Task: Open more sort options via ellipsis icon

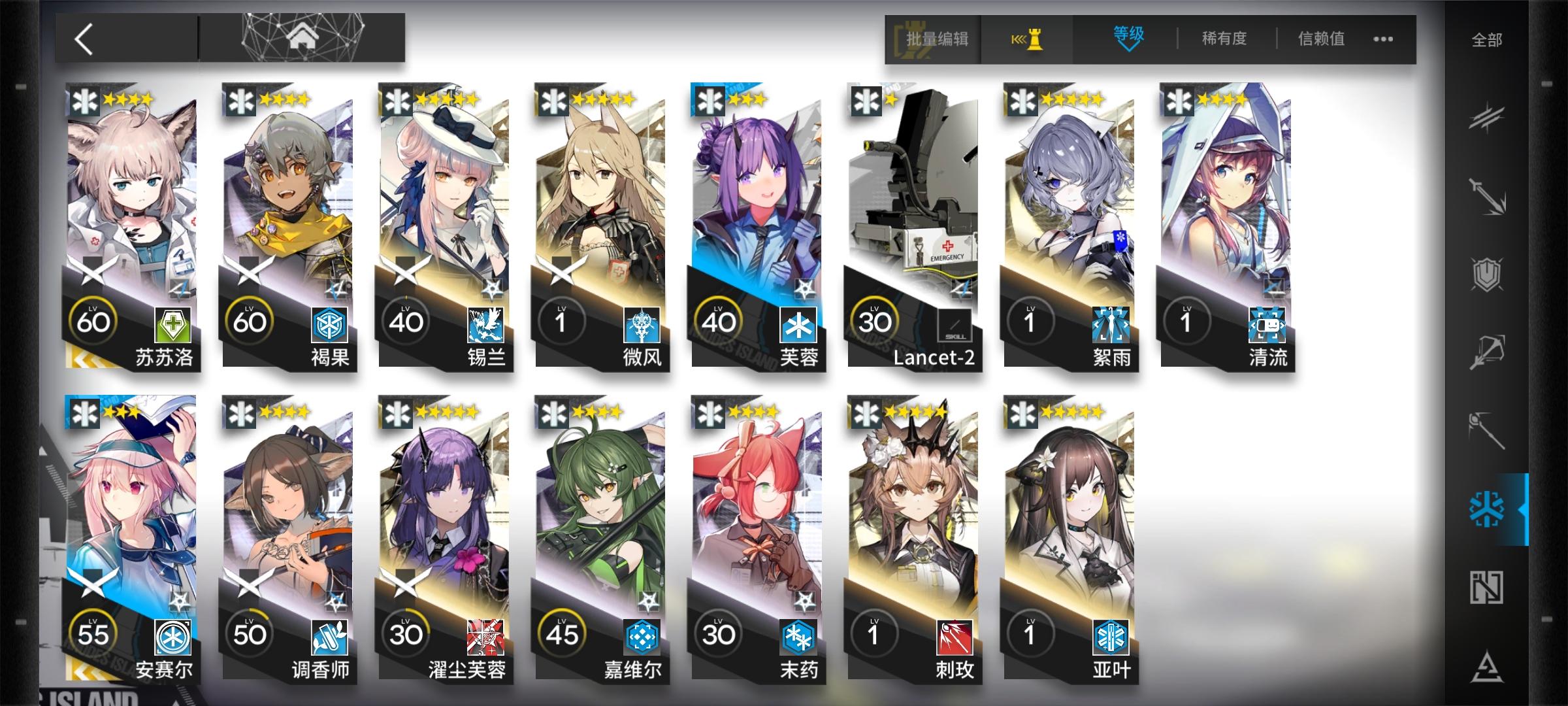Action: pyautogui.click(x=1383, y=39)
